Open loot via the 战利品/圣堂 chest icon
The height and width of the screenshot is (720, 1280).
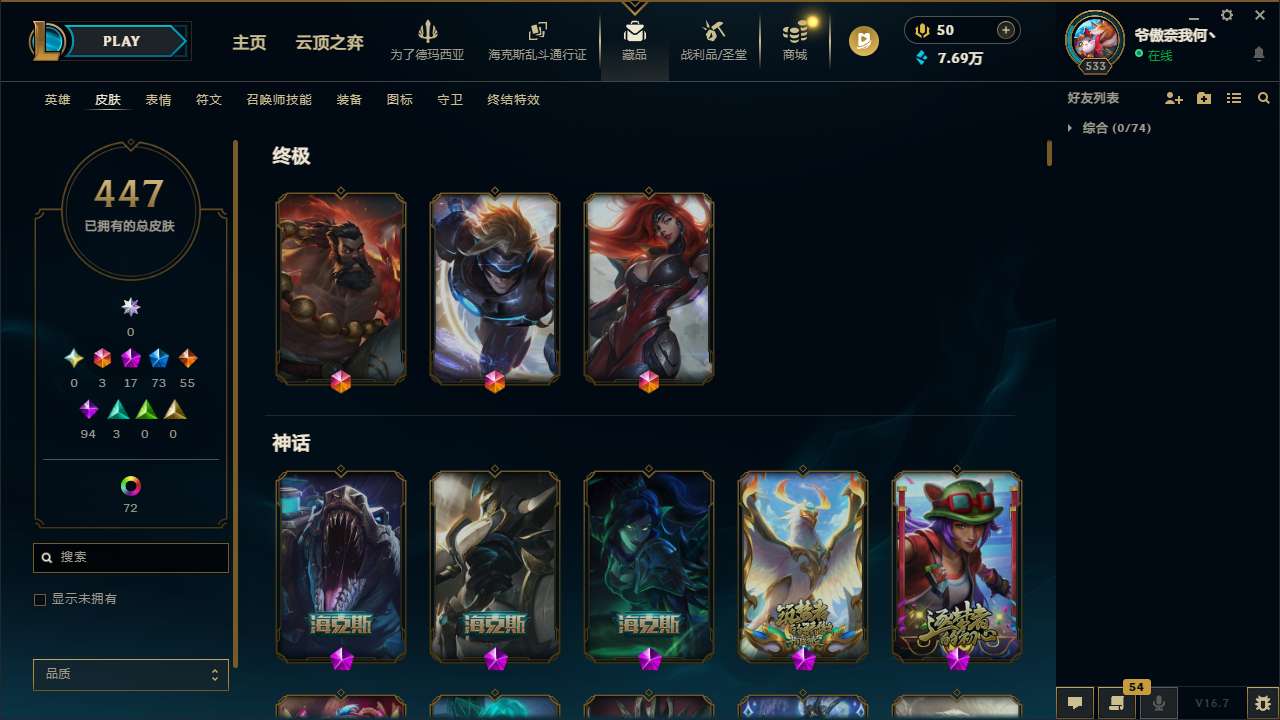pyautogui.click(x=713, y=37)
